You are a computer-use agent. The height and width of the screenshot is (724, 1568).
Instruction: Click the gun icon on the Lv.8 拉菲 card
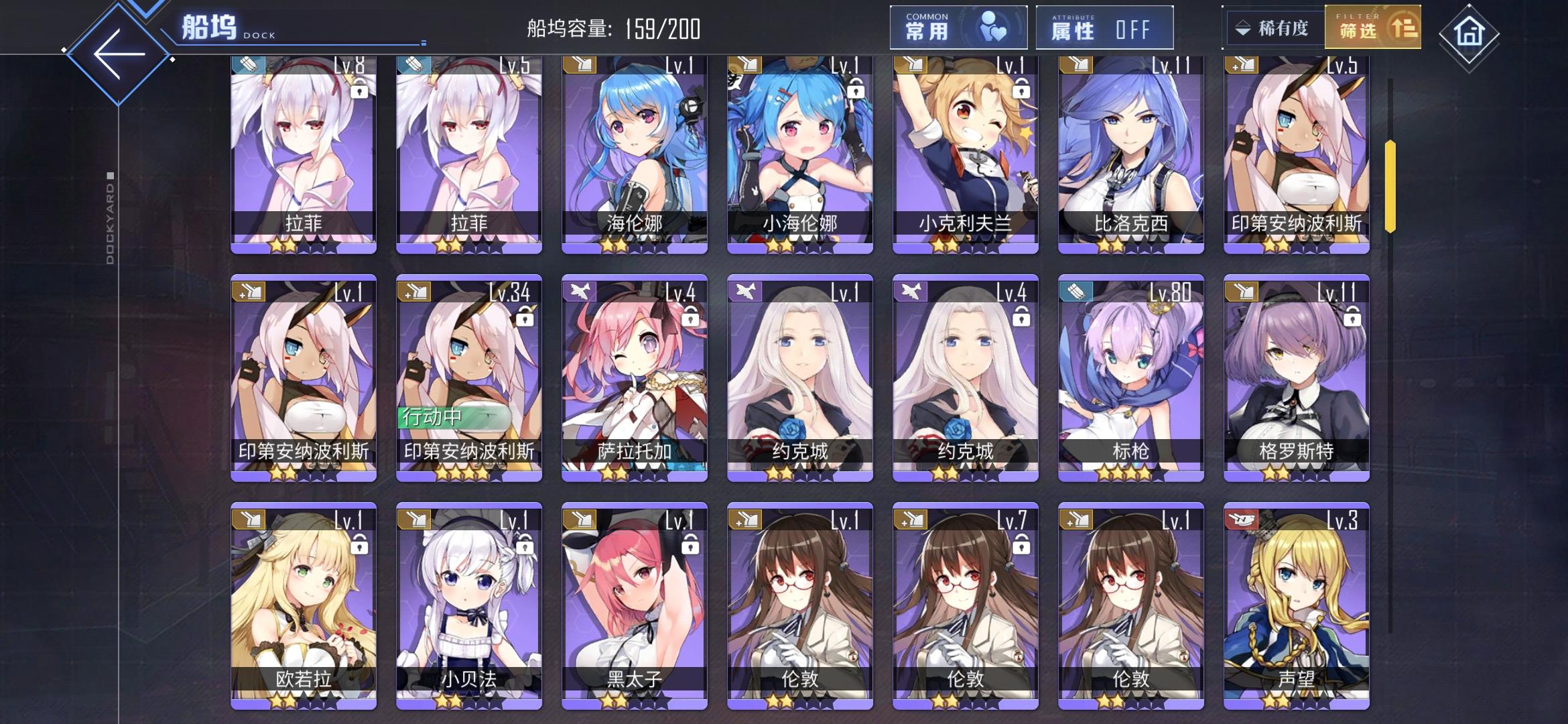click(248, 65)
